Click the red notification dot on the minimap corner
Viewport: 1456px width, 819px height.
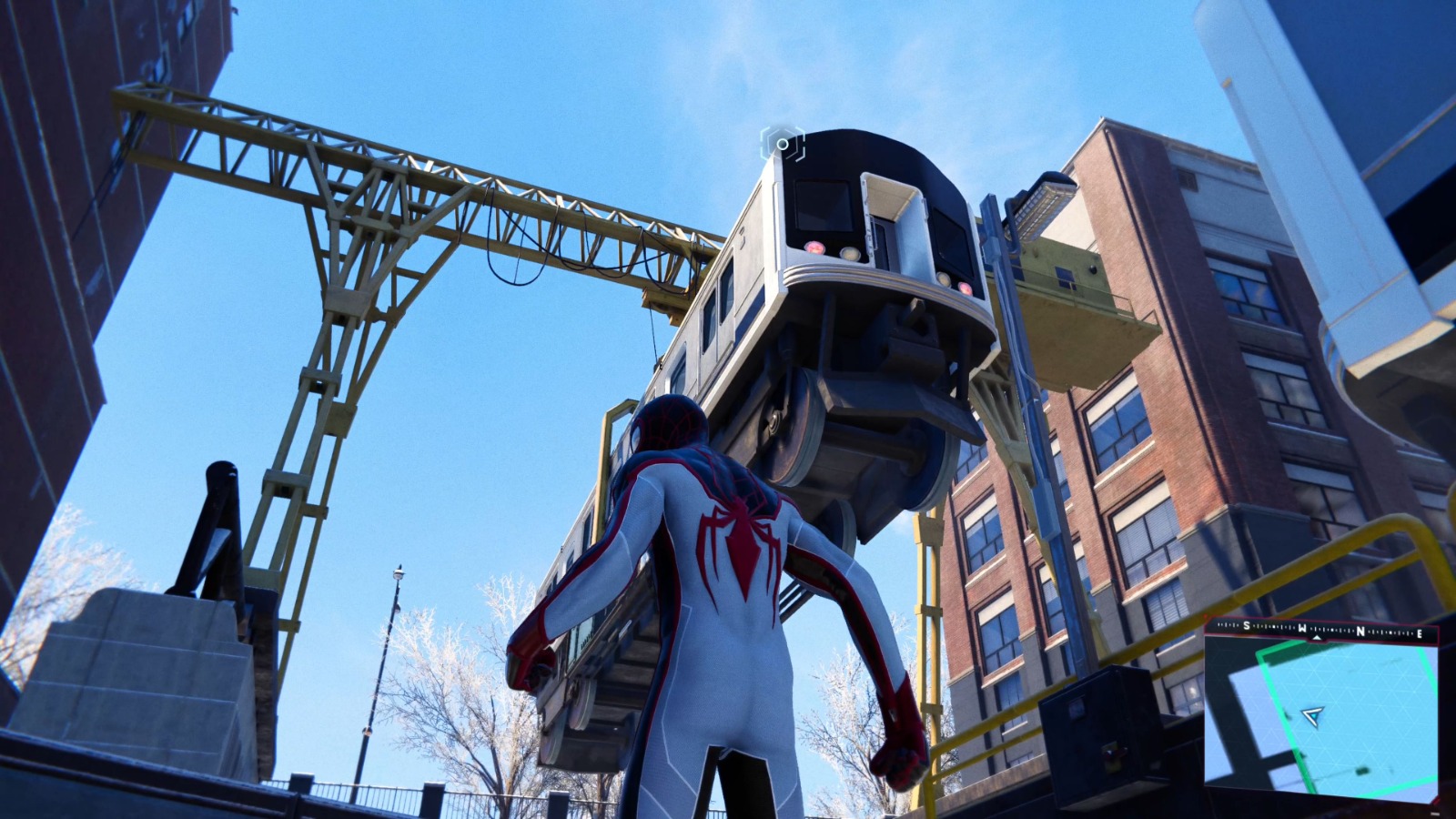pyautogui.click(x=1204, y=614)
